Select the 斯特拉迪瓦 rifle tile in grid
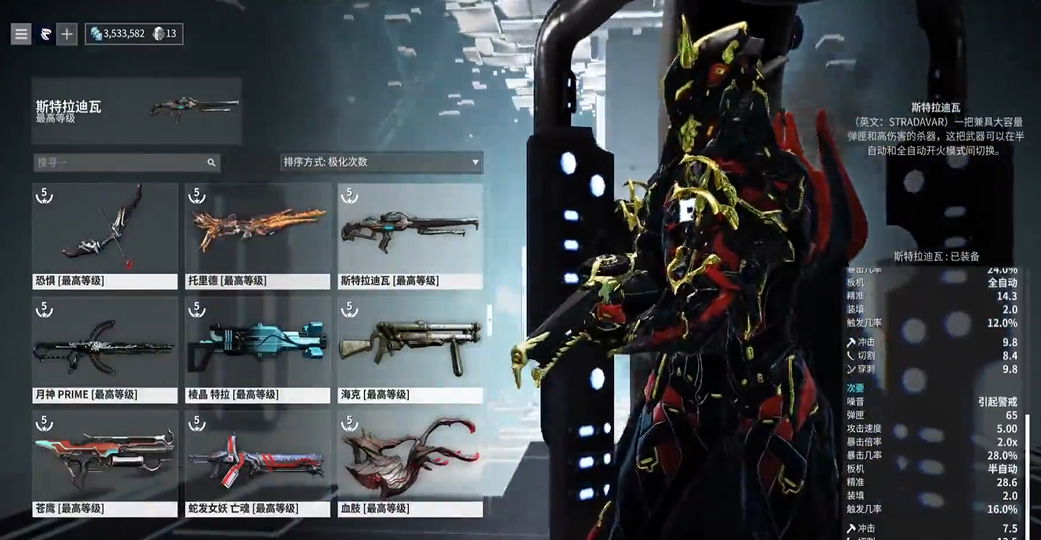The image size is (1041, 540). coord(410,236)
